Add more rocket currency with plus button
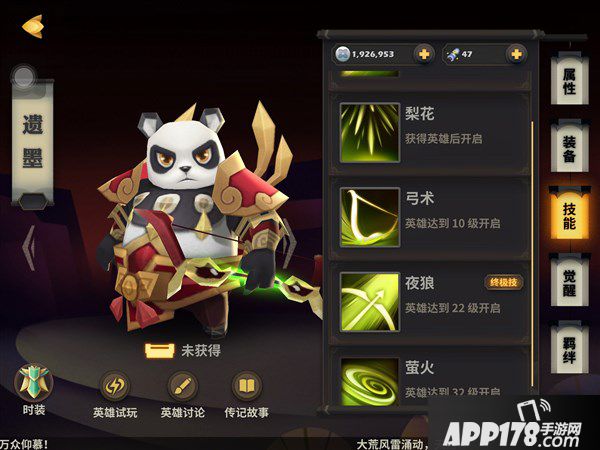Viewport: 600px width, 450px height. tap(516, 54)
